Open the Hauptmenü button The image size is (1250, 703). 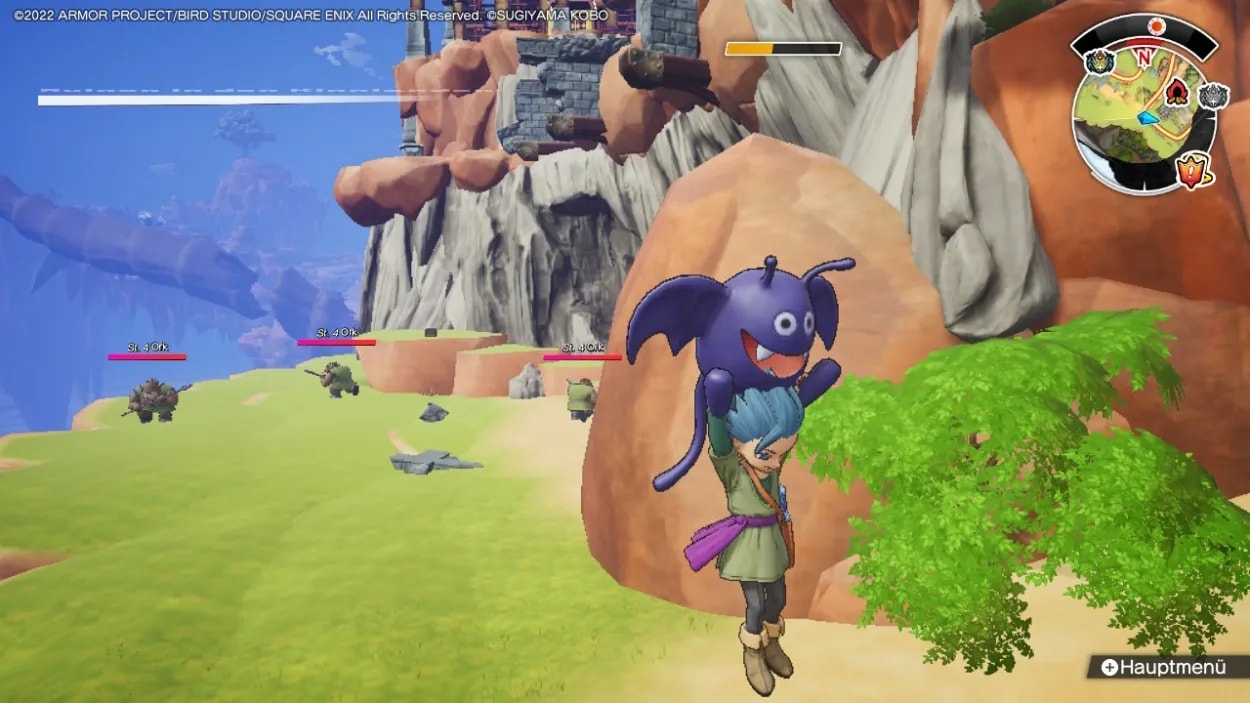[1164, 667]
